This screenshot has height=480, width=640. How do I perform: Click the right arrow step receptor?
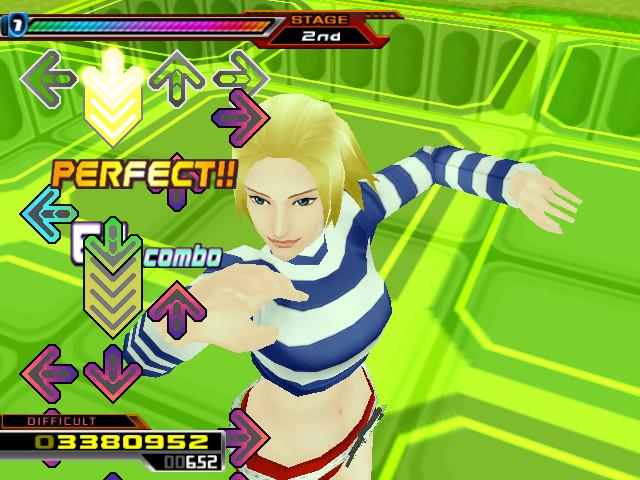[x=241, y=75]
